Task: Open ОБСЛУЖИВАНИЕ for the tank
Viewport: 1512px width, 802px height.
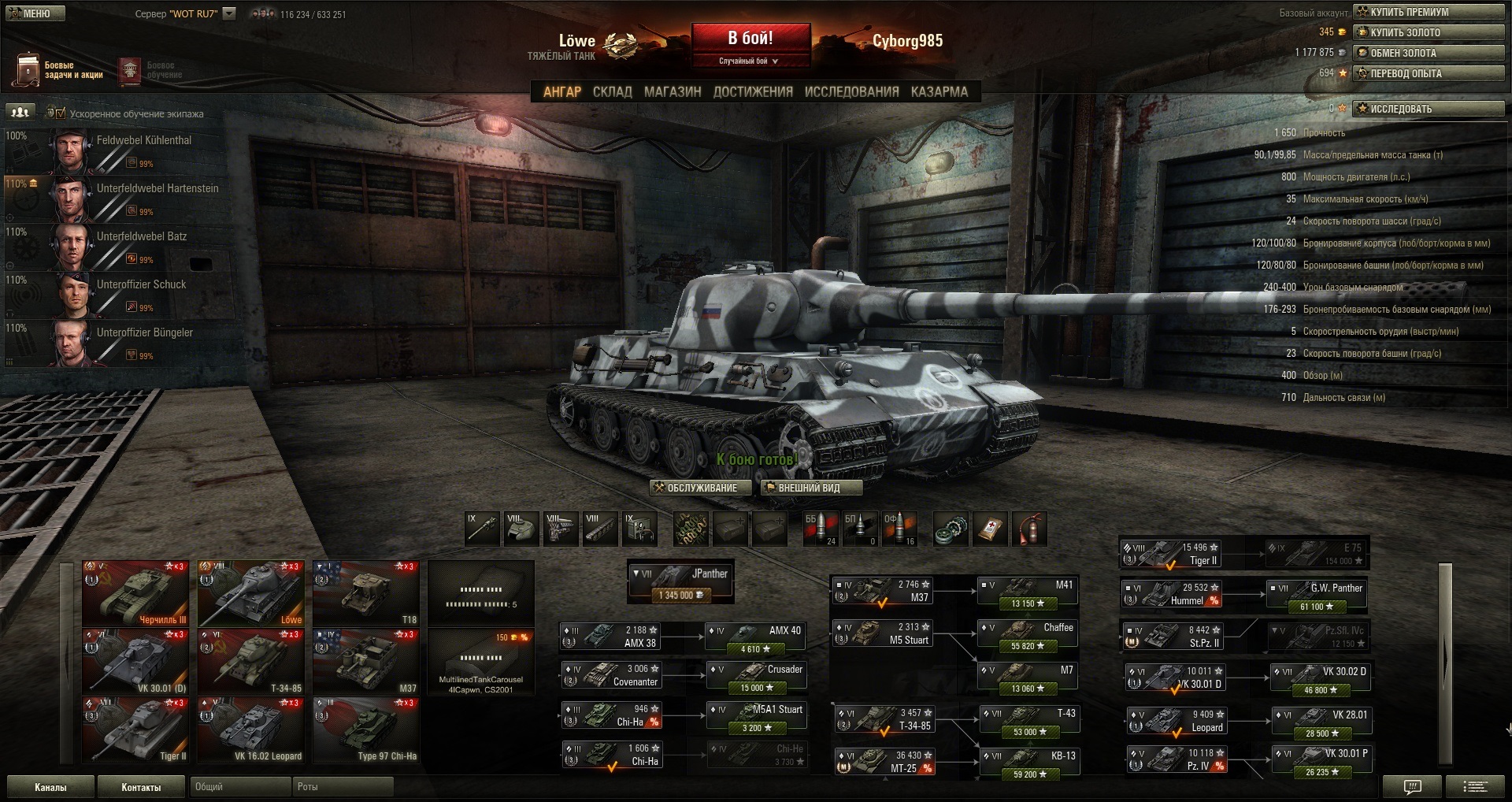Action: 696,488
